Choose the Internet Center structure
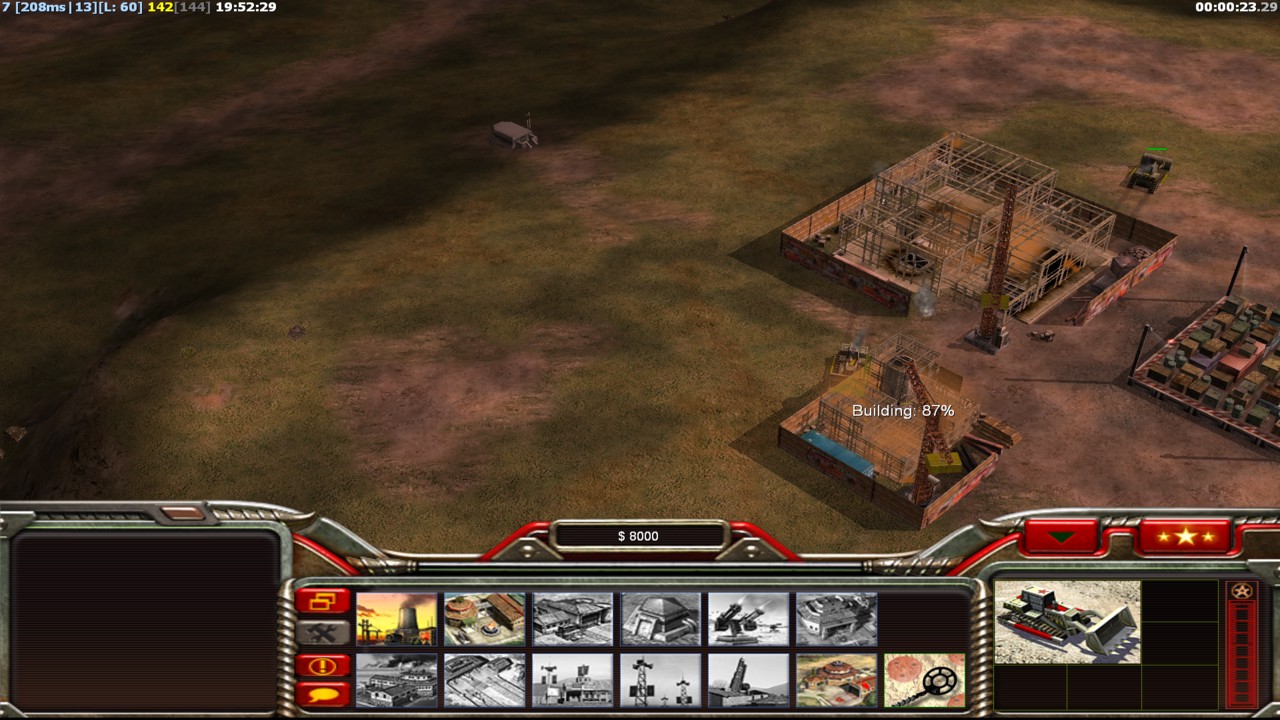Screen dimensions: 1280x720 click(x=572, y=680)
